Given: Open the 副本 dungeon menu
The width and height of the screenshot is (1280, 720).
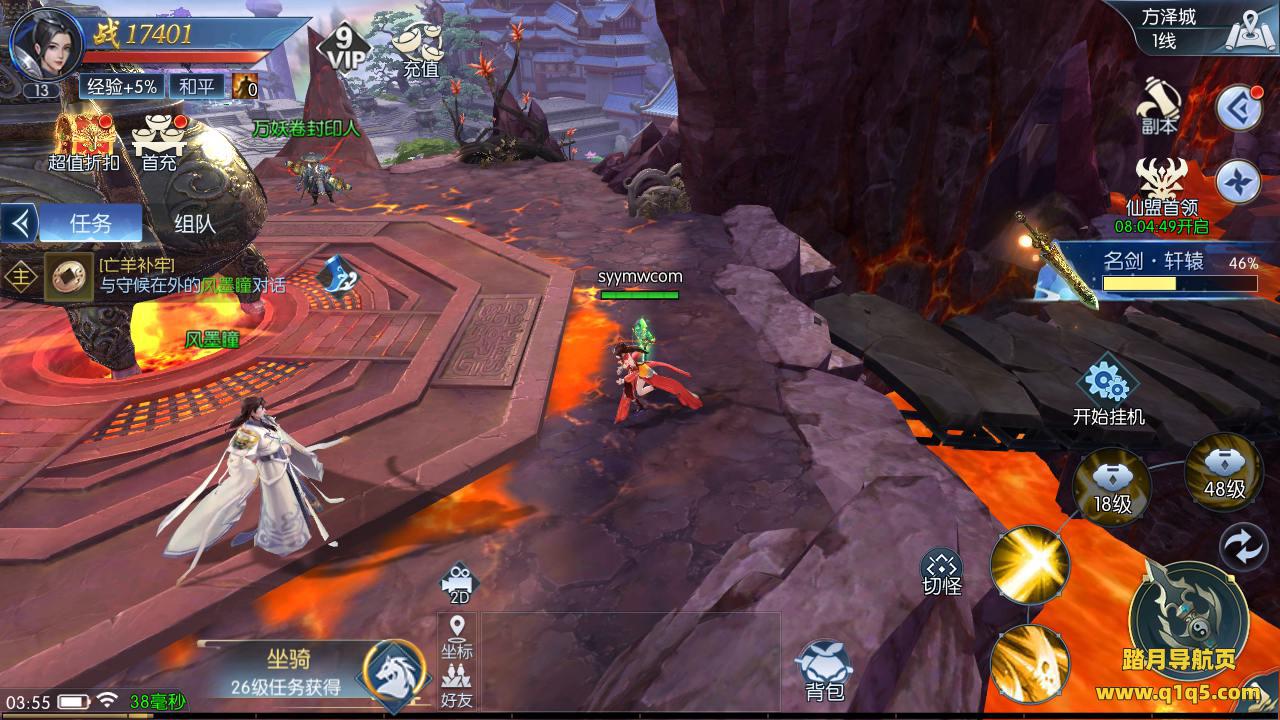Looking at the screenshot, I should pos(1160,105).
